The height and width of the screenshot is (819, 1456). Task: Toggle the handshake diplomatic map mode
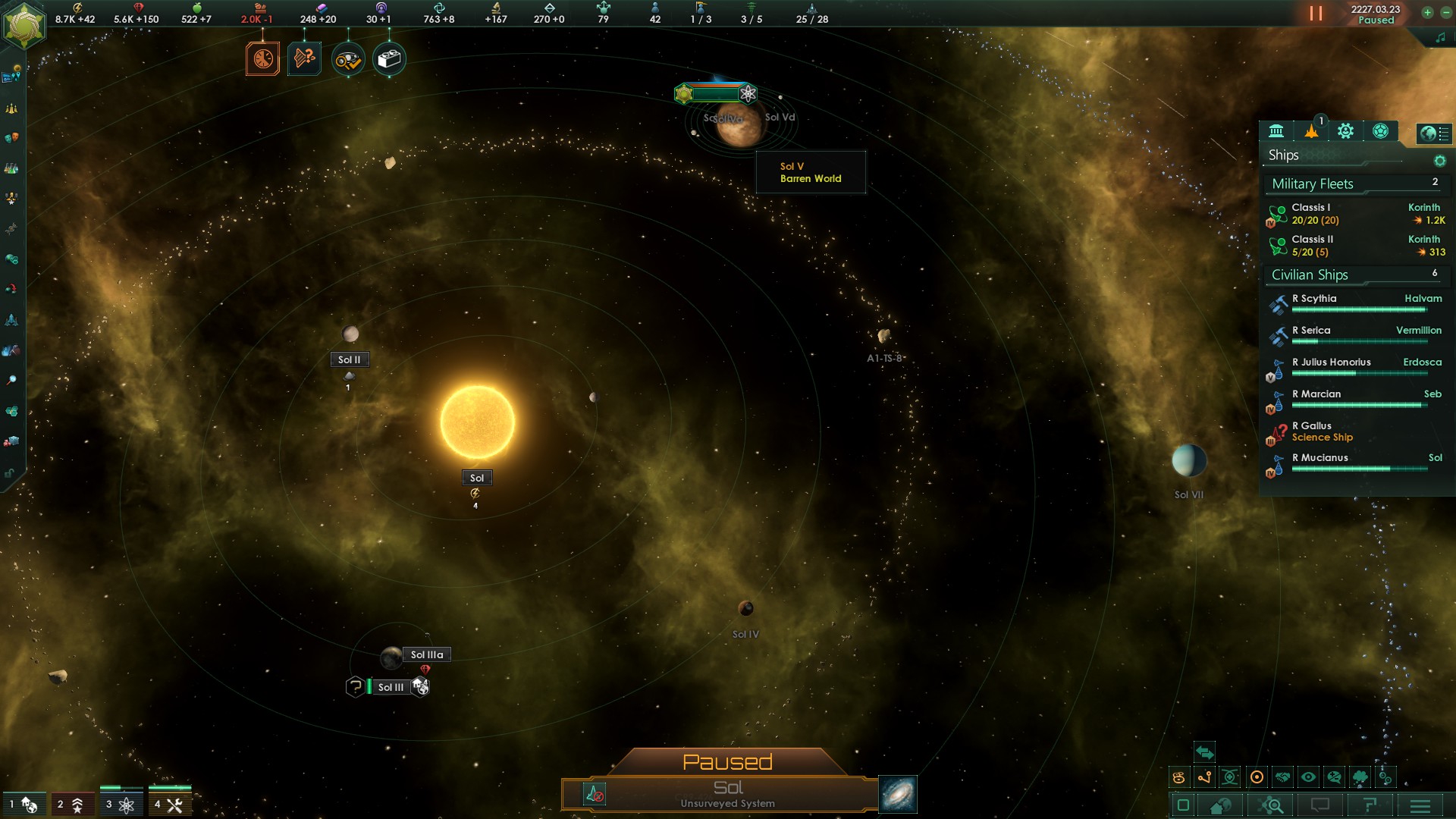(1282, 777)
